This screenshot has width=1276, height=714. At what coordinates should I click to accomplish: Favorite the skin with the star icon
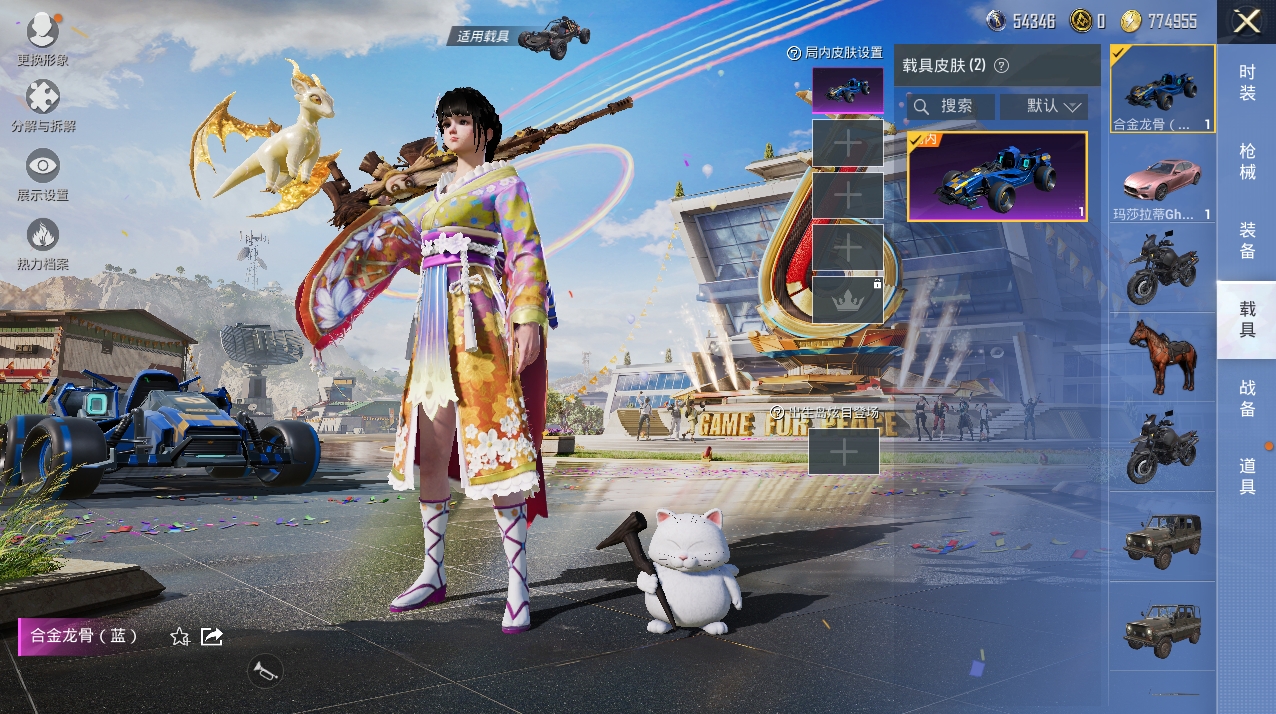click(180, 636)
